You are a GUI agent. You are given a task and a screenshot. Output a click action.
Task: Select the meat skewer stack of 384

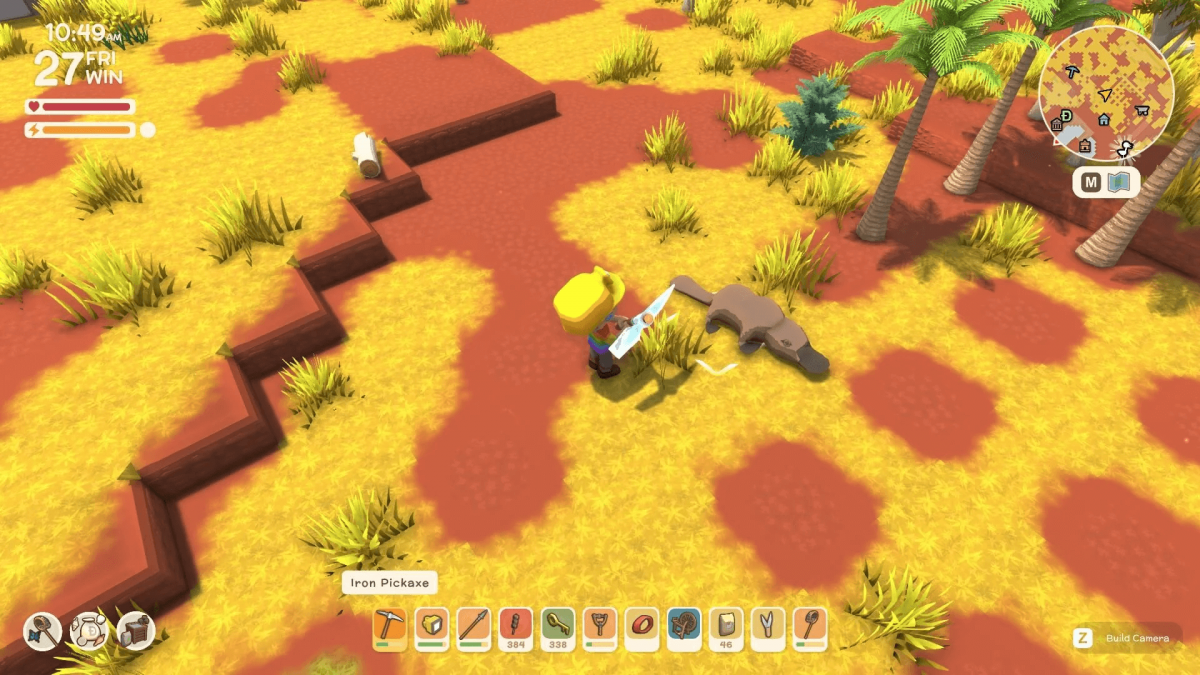click(516, 626)
